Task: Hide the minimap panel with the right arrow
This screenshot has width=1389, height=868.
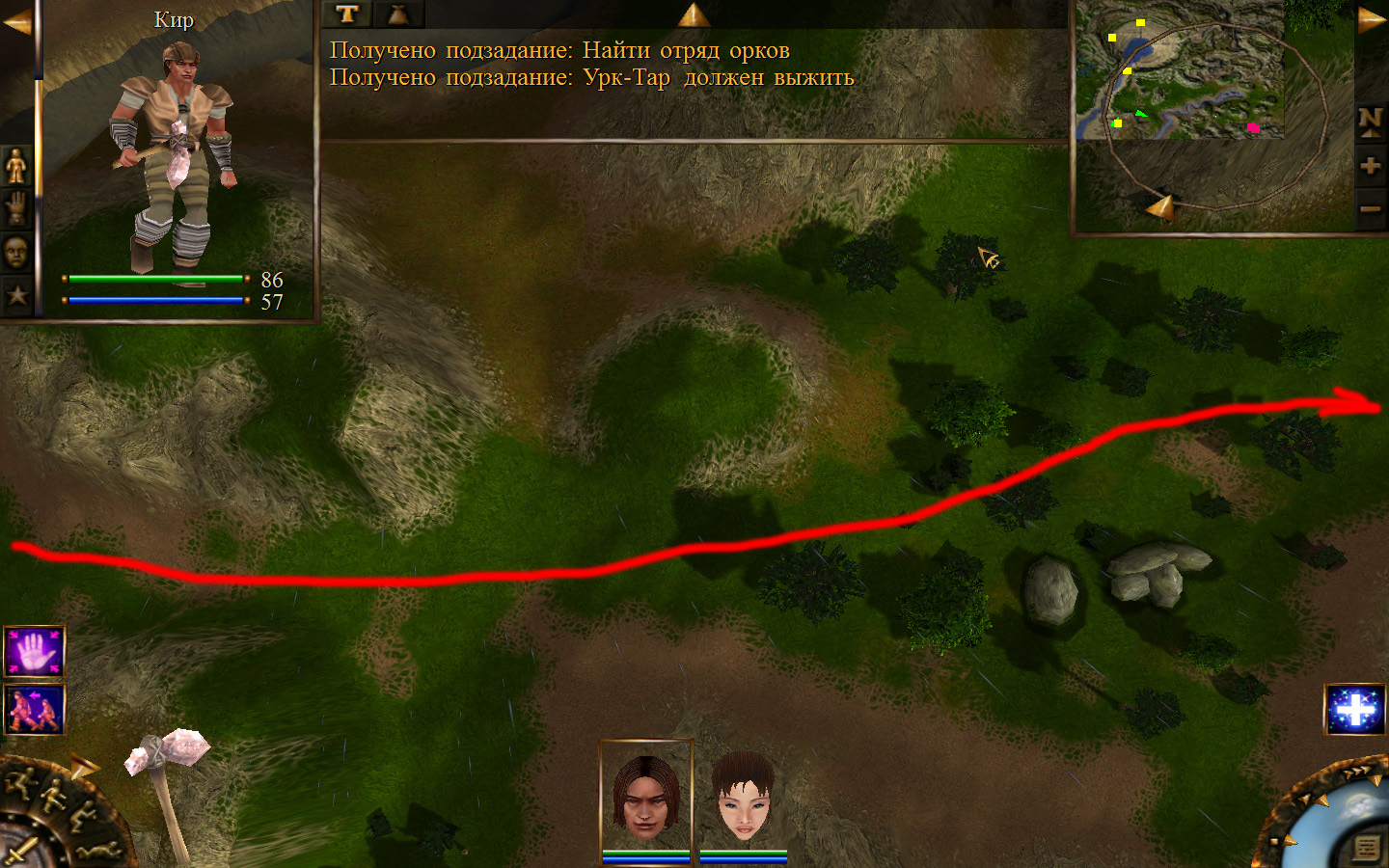Action: tap(1372, 20)
